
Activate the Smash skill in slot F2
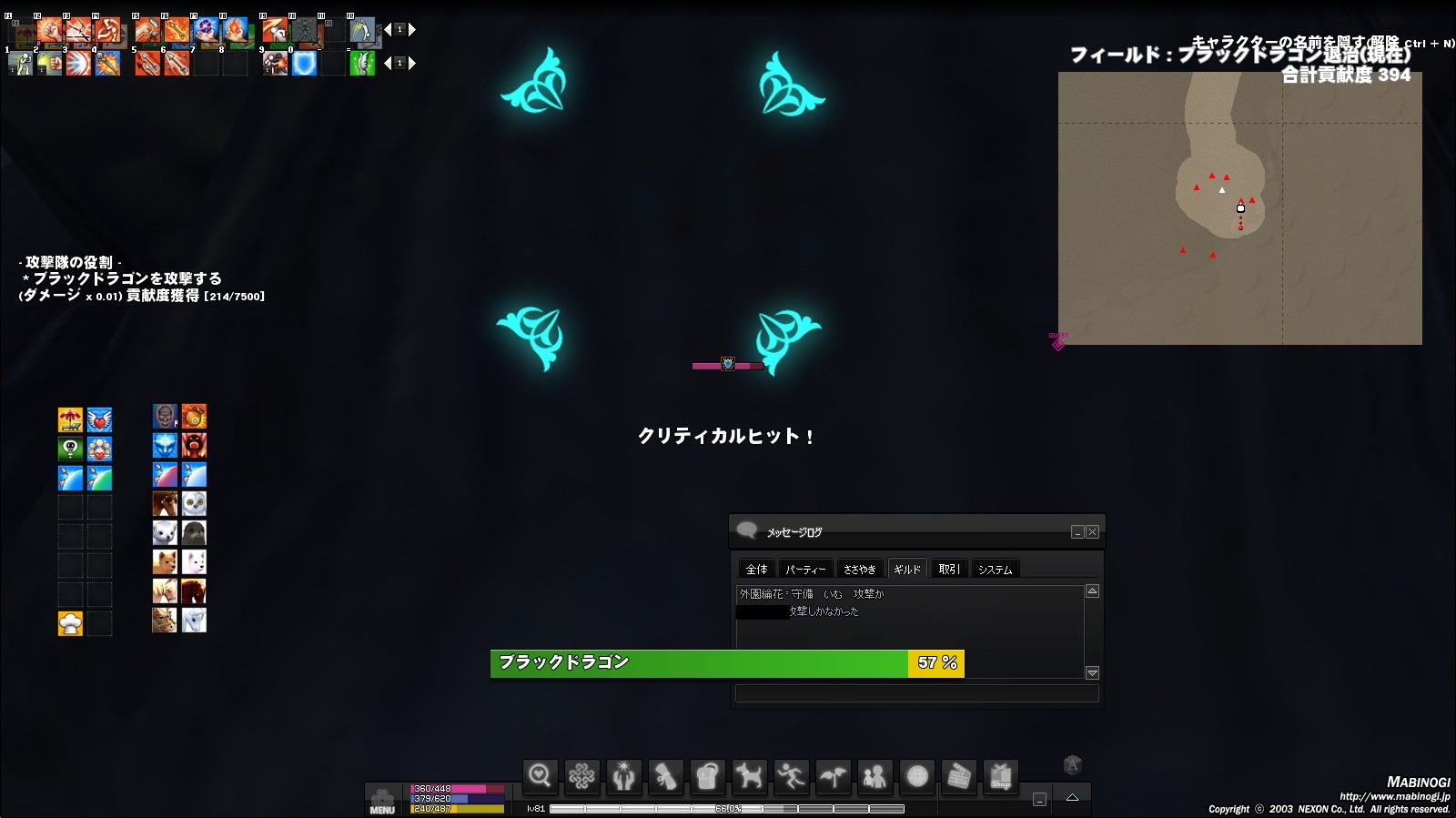point(51,30)
